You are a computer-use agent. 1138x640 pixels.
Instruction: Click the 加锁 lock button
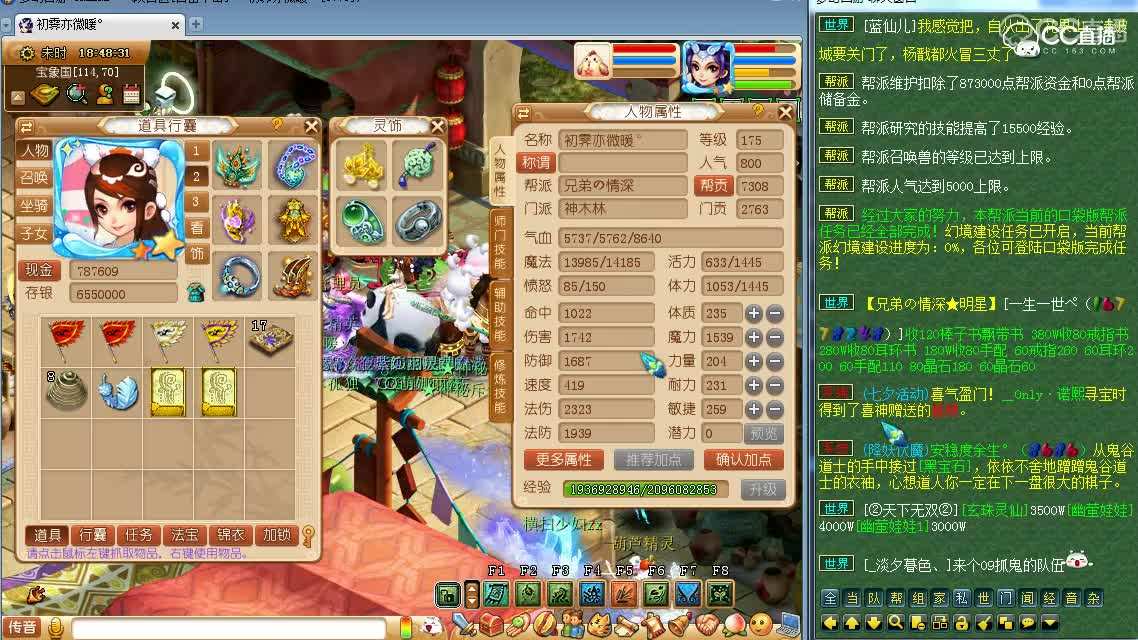277,535
